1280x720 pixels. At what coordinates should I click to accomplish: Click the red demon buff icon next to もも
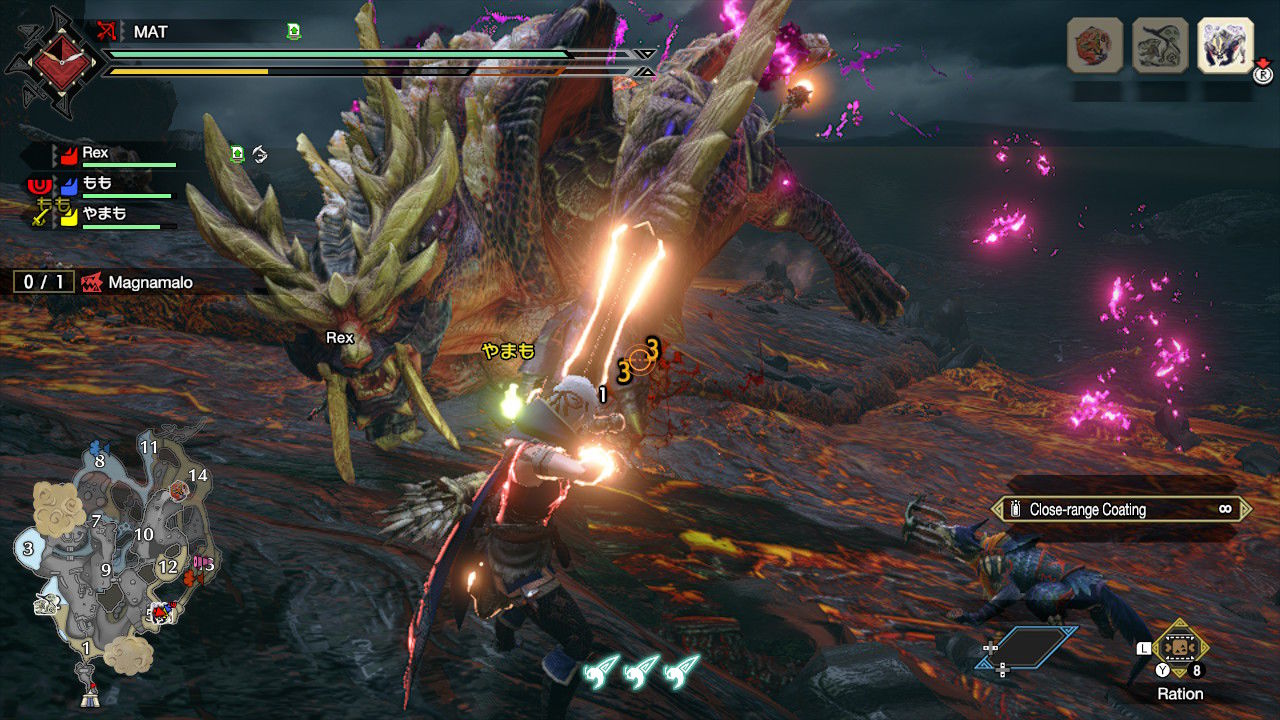point(39,186)
